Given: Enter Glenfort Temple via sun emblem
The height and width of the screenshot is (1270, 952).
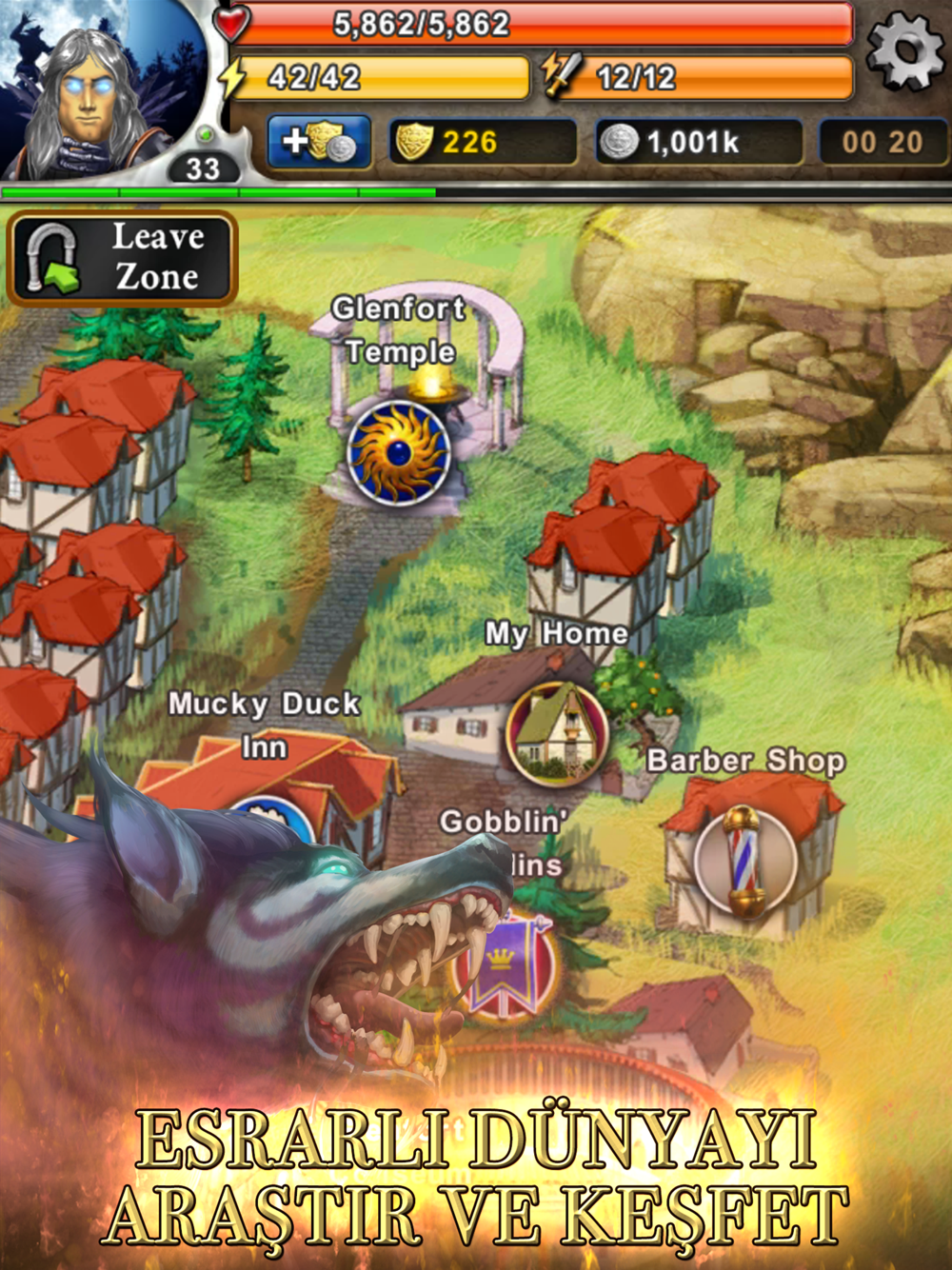Looking at the screenshot, I should point(398,452).
